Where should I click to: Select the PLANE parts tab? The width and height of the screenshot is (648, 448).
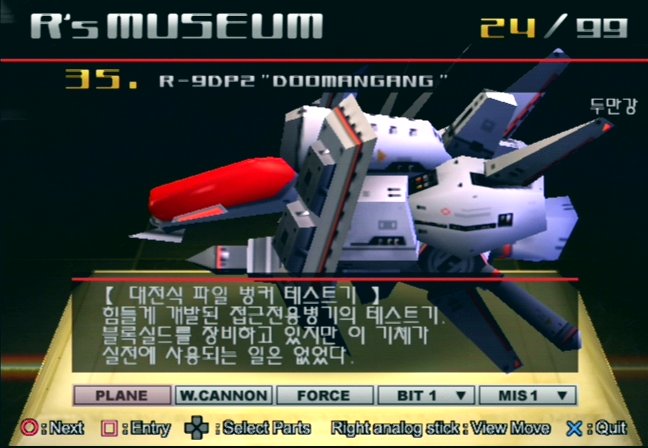tap(121, 395)
